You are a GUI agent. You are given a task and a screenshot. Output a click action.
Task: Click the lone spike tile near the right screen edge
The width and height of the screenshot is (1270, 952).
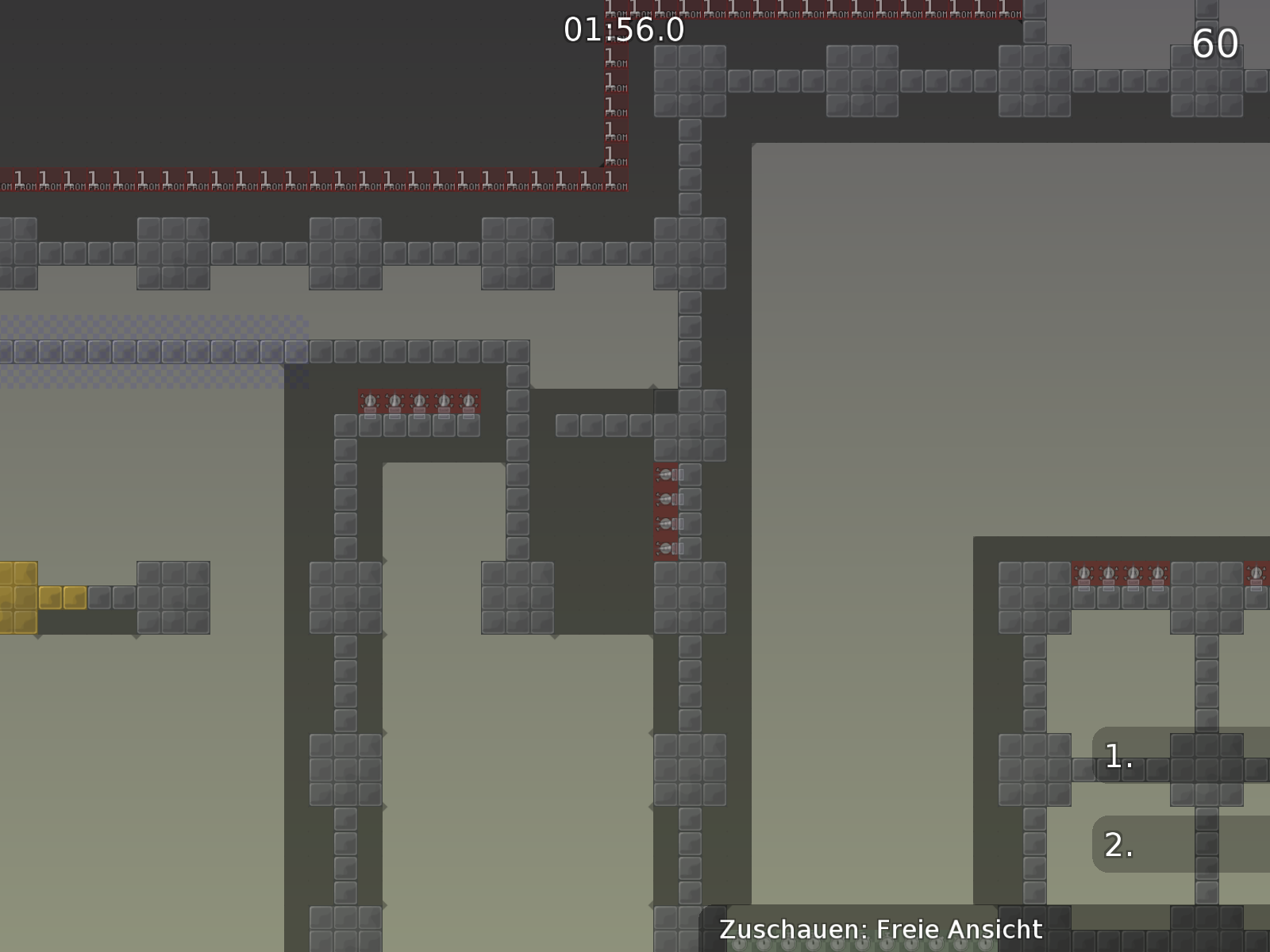(x=1257, y=573)
